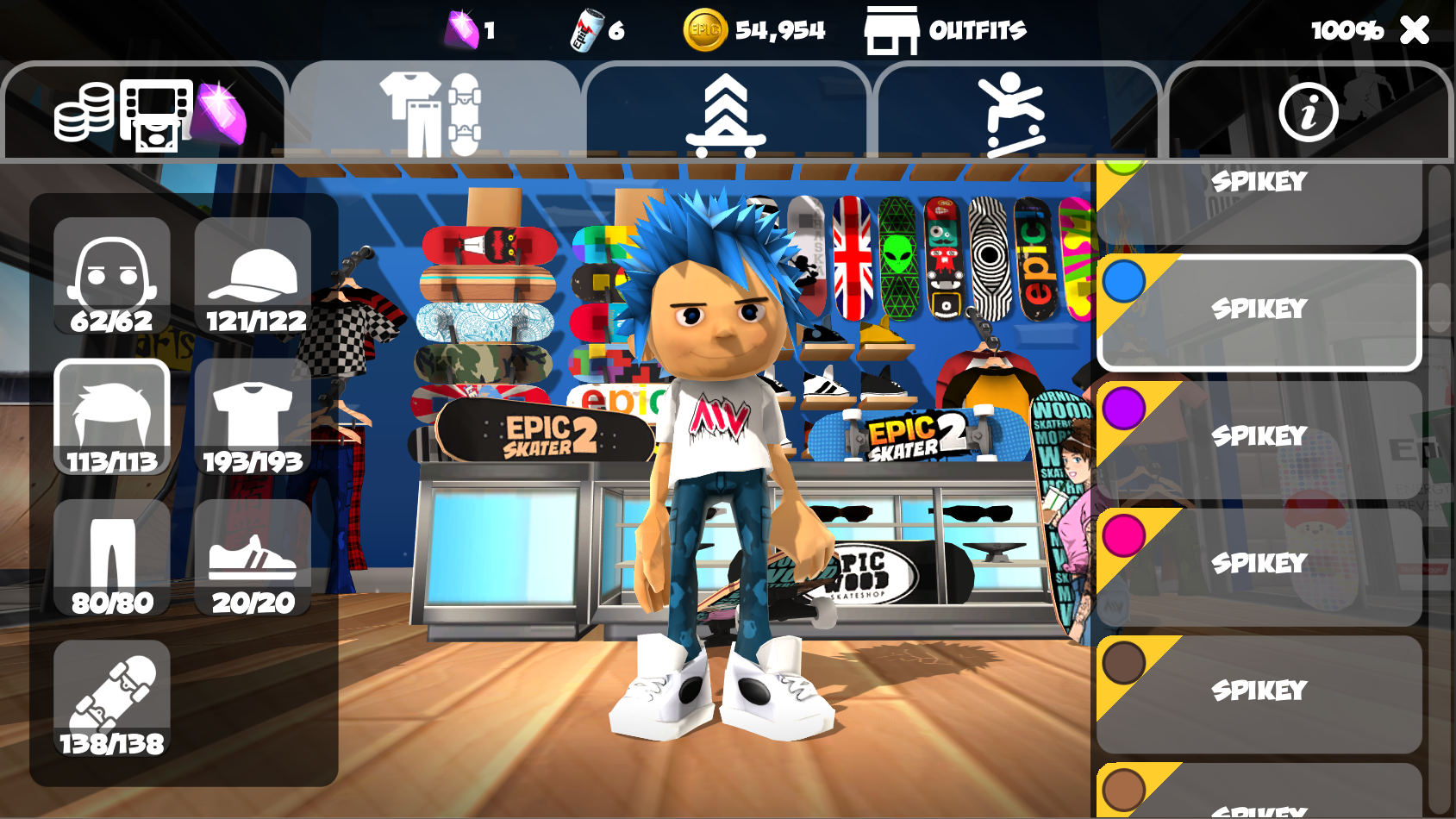Pick the pink Spikey hairstyle

(1259, 566)
